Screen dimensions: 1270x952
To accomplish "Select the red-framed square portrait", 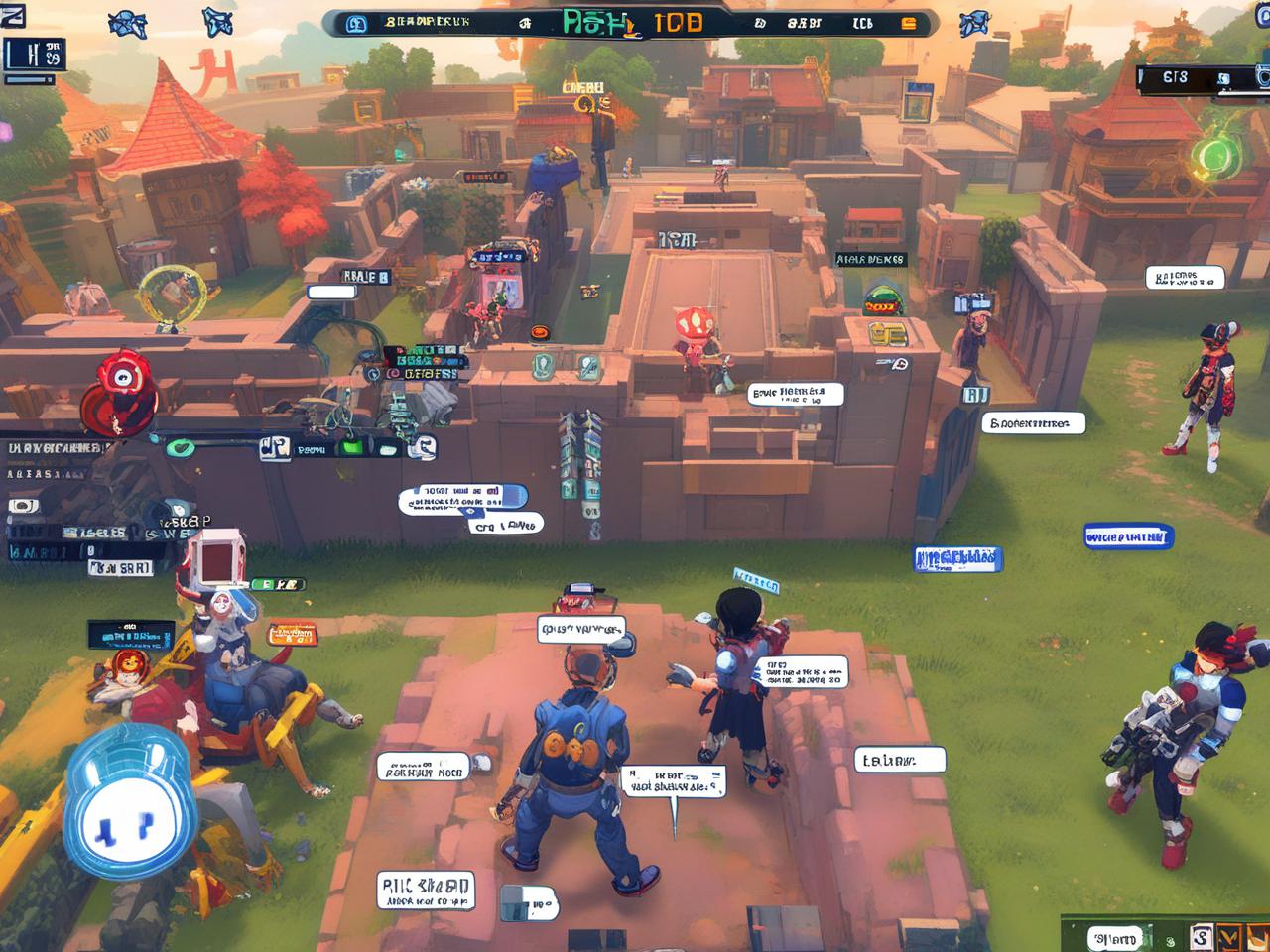I will point(215,558).
